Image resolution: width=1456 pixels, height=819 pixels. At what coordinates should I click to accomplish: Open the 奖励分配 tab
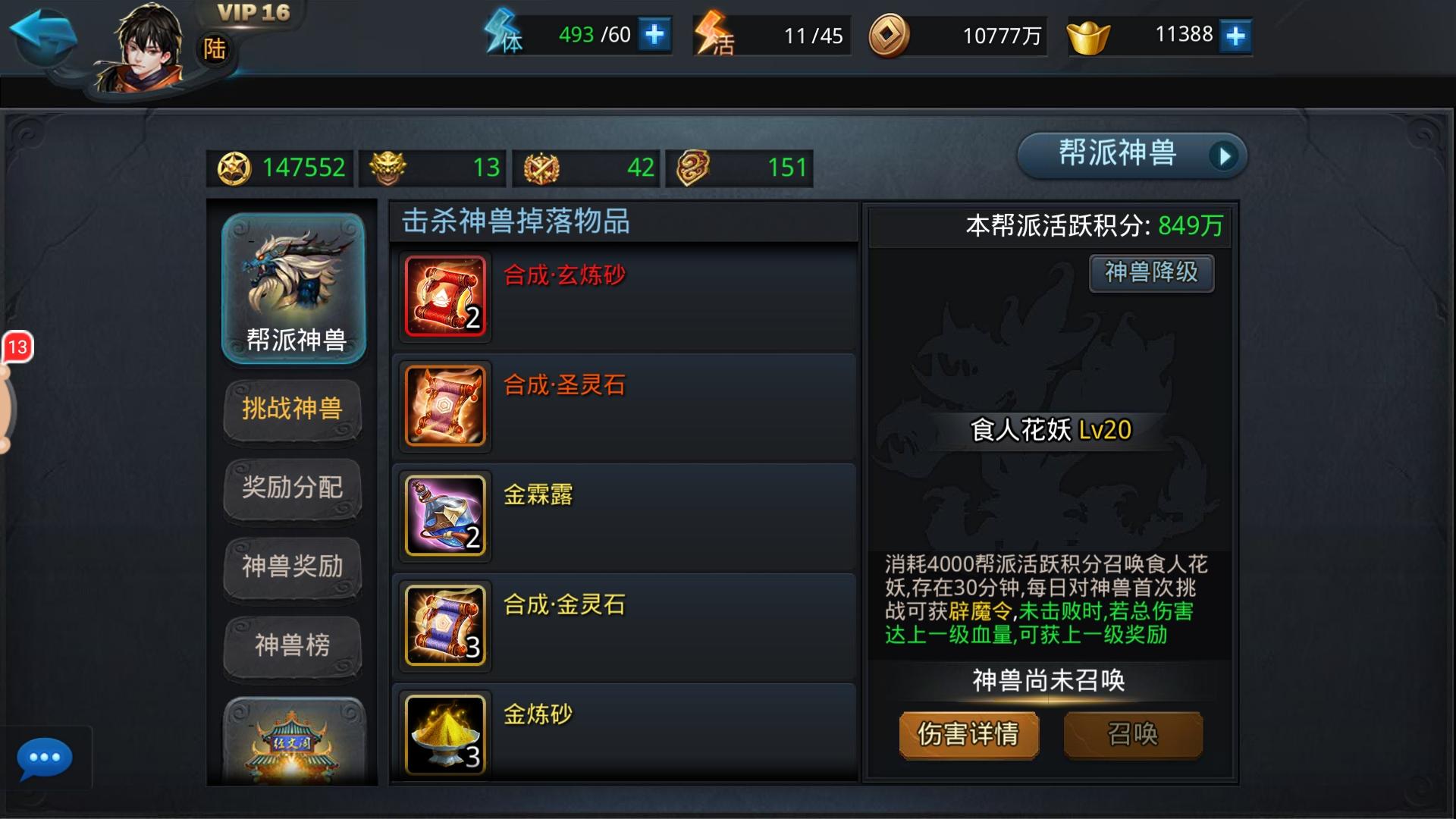[293, 489]
